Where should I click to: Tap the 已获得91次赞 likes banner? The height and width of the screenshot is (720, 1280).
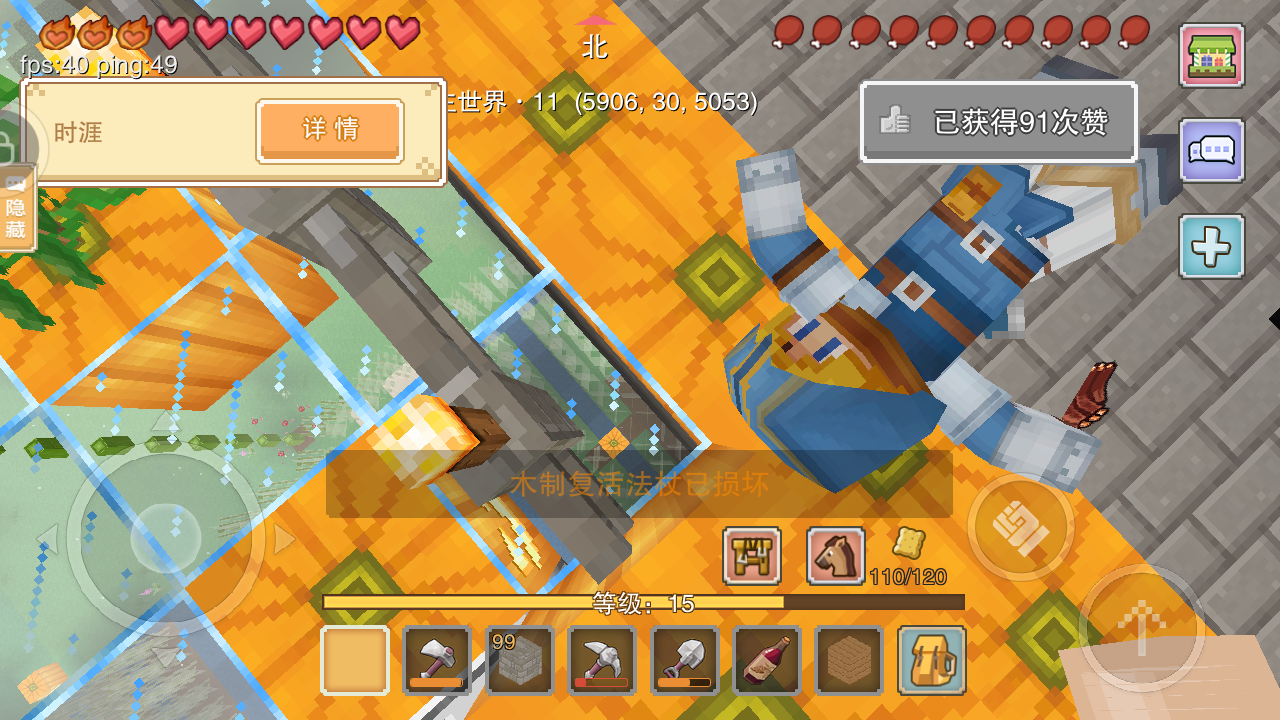coord(998,122)
